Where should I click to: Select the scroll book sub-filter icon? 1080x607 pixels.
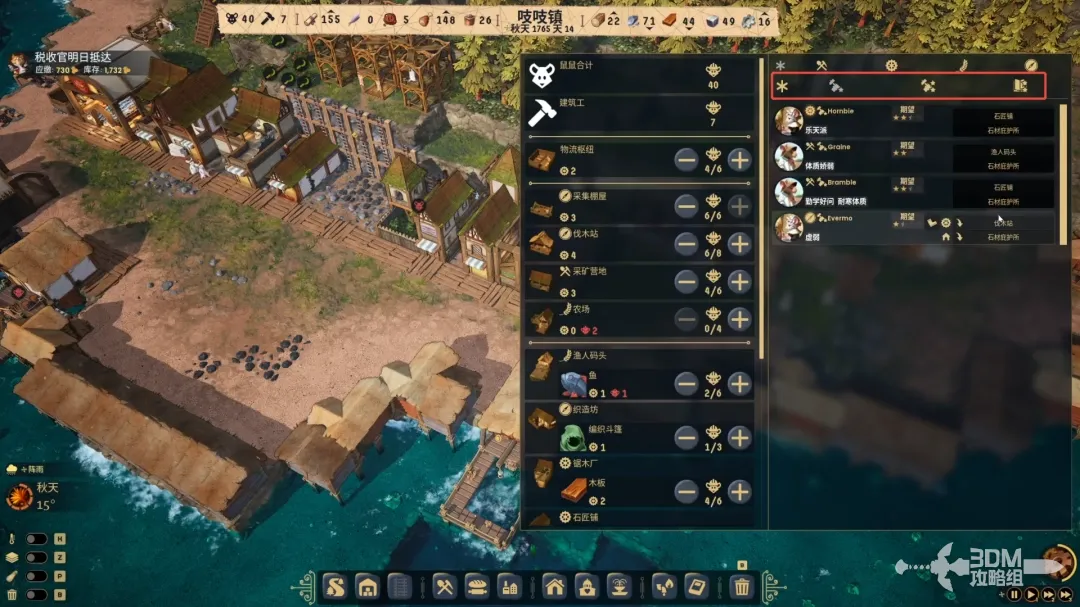[1020, 86]
